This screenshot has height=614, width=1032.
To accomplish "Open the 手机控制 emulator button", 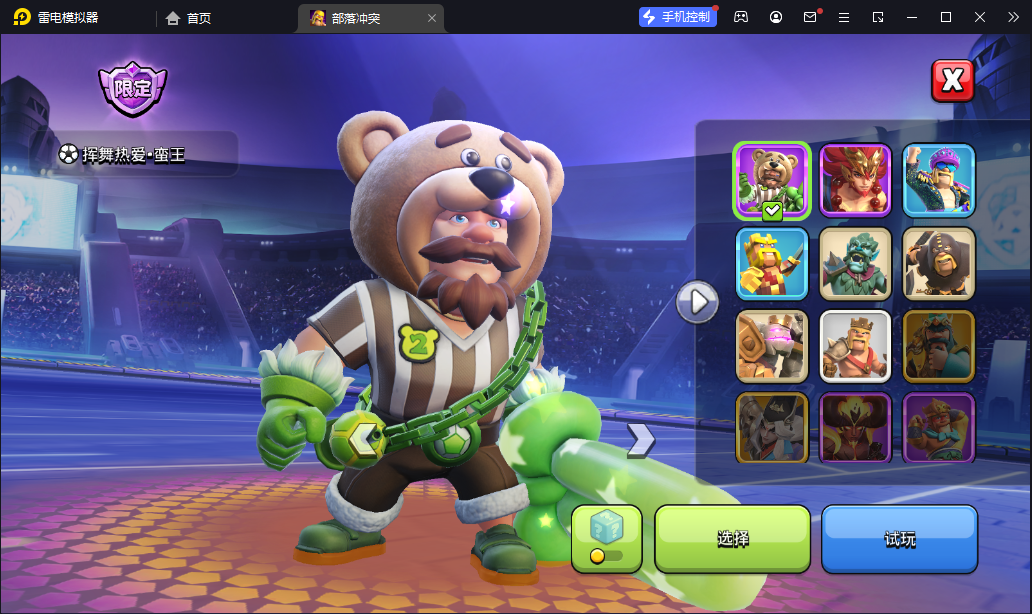I will pos(678,17).
